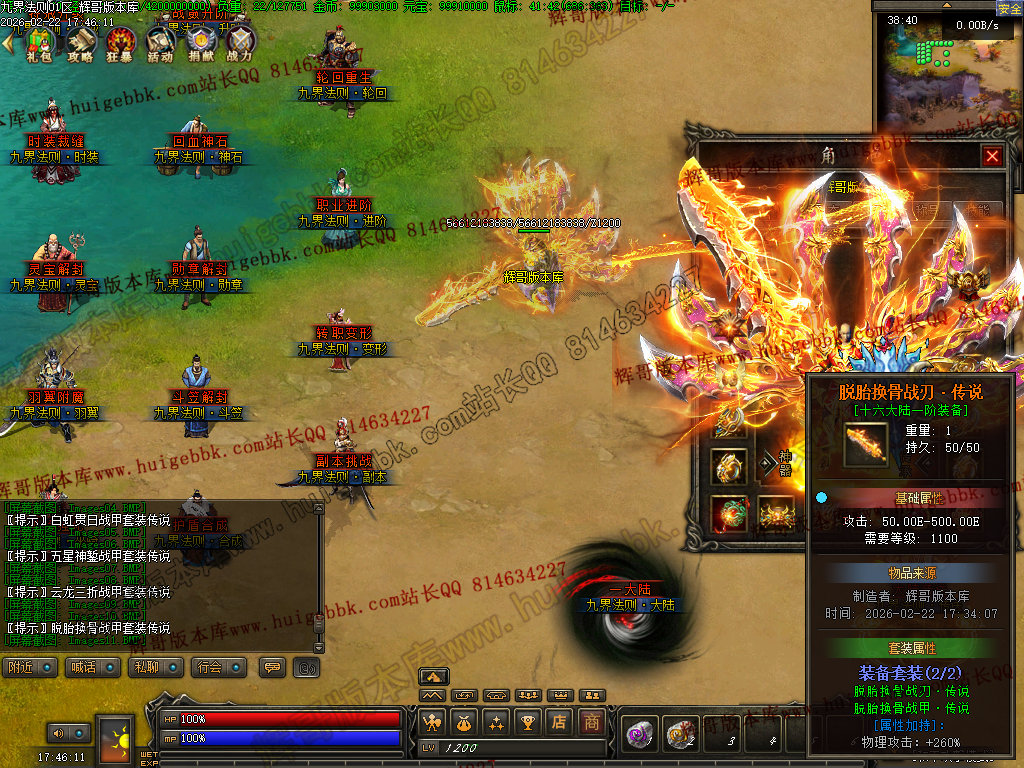Activate the 狂暴 berserk icon

(x=120, y=43)
